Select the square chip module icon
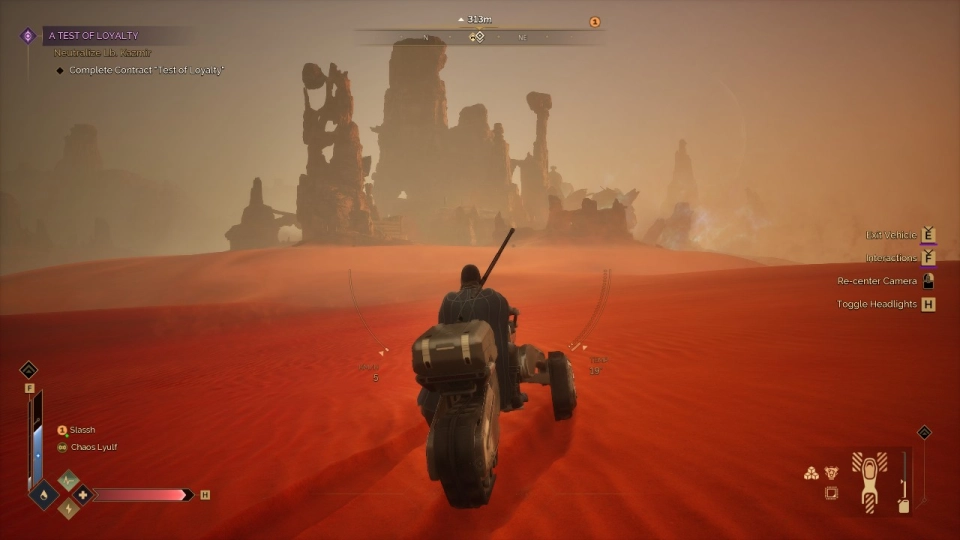 (831, 493)
